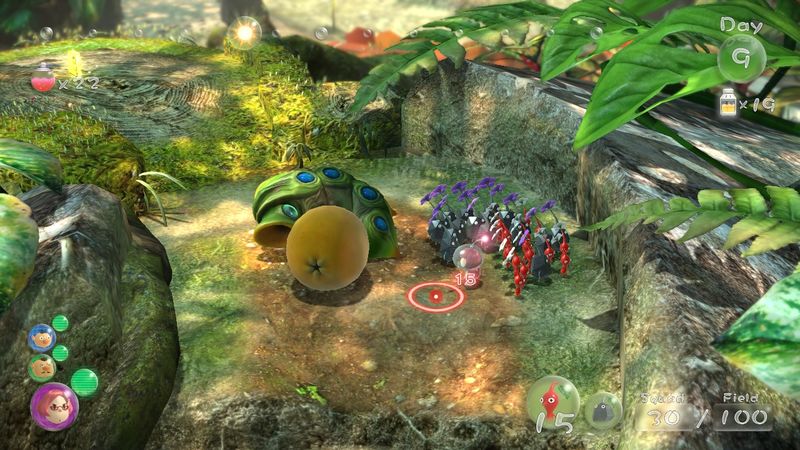Click the sun time-of-day marker

(x=243, y=33)
